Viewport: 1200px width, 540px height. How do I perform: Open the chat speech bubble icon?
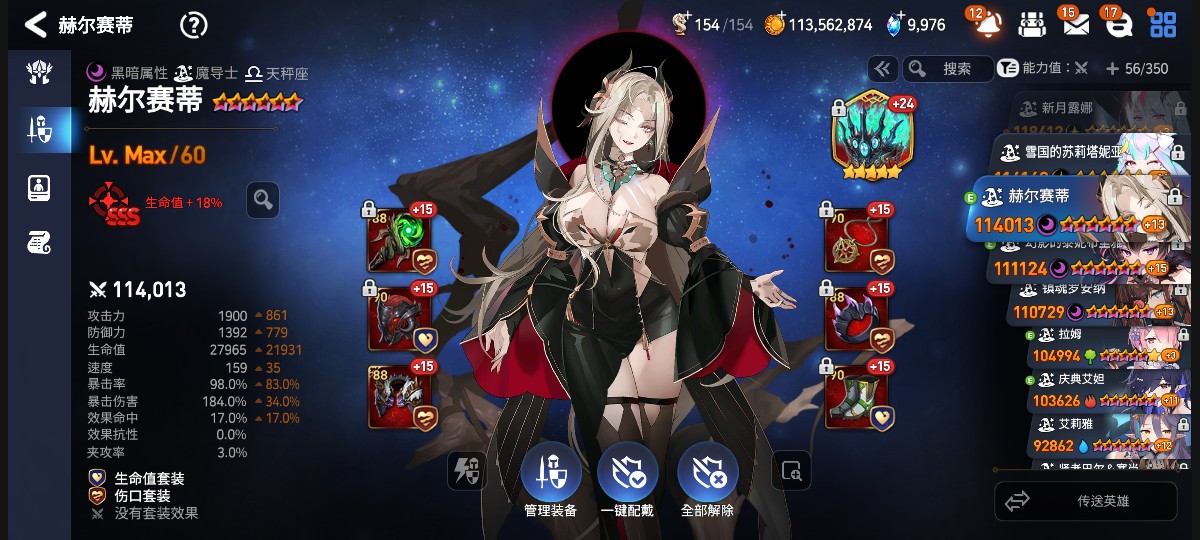tap(1118, 24)
